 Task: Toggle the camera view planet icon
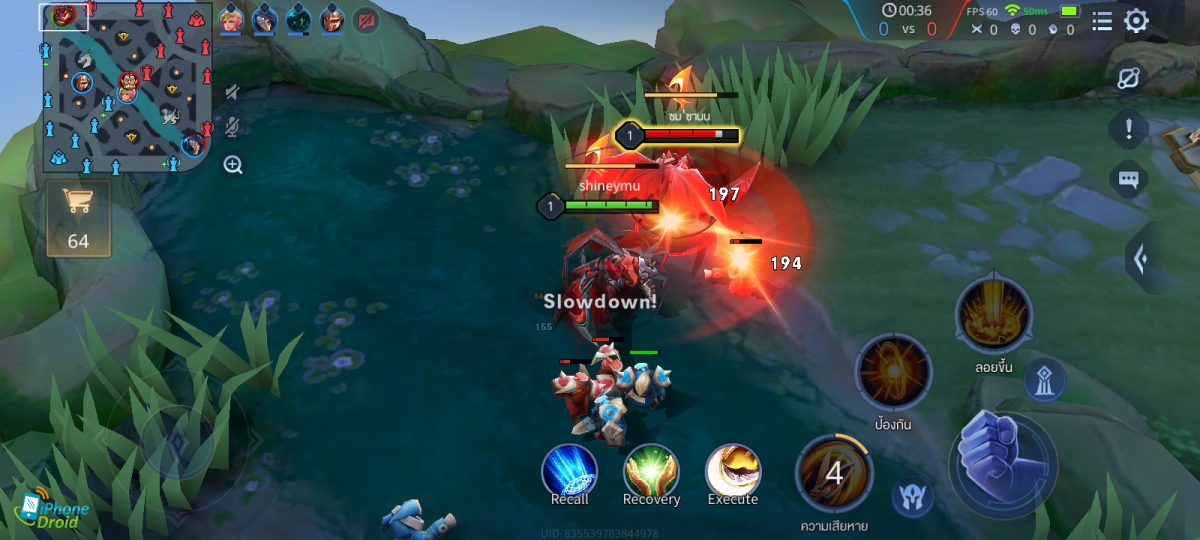click(x=1129, y=79)
